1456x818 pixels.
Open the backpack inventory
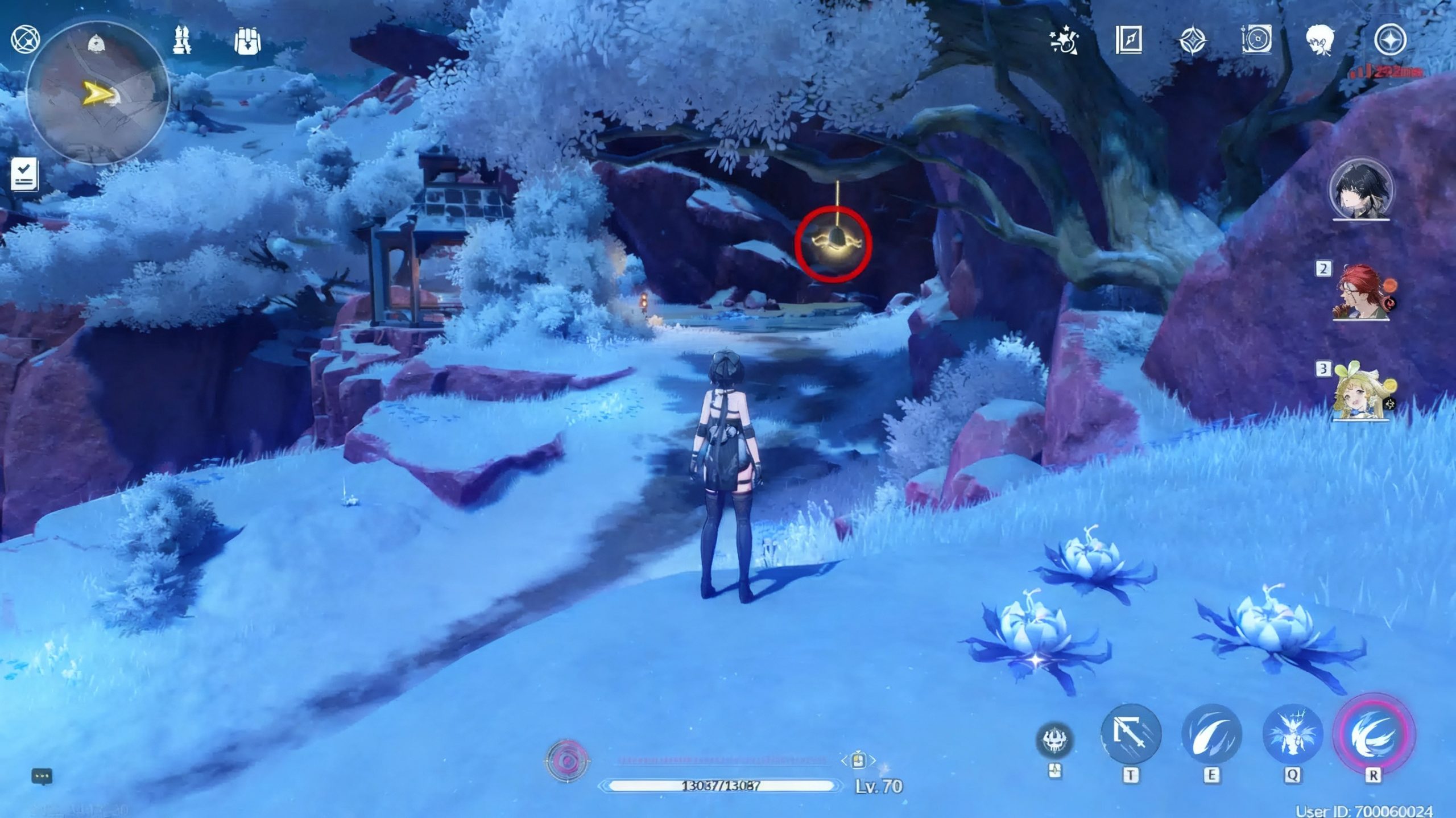tap(247, 42)
